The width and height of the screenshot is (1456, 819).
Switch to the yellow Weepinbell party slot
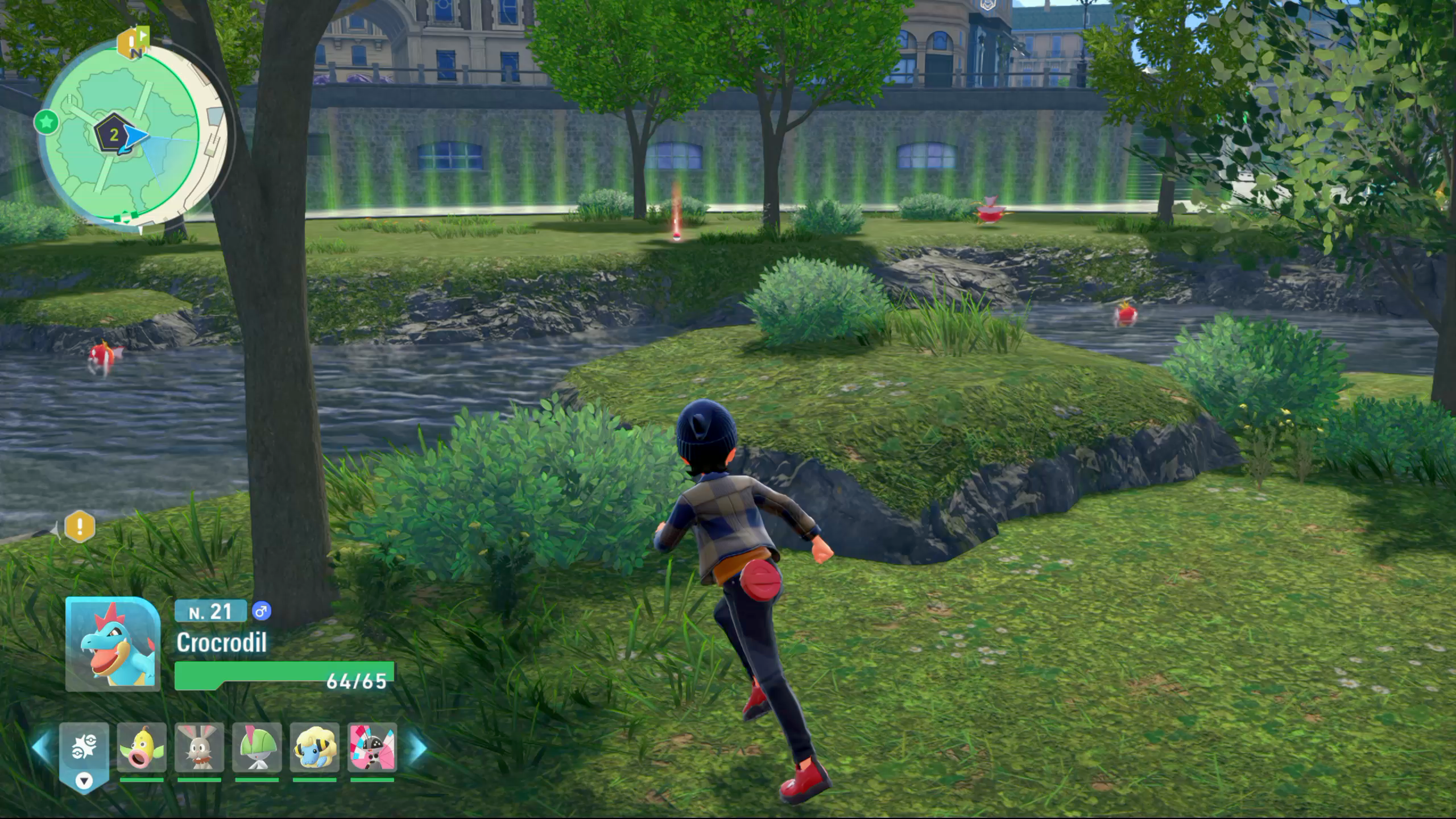pos(142,748)
